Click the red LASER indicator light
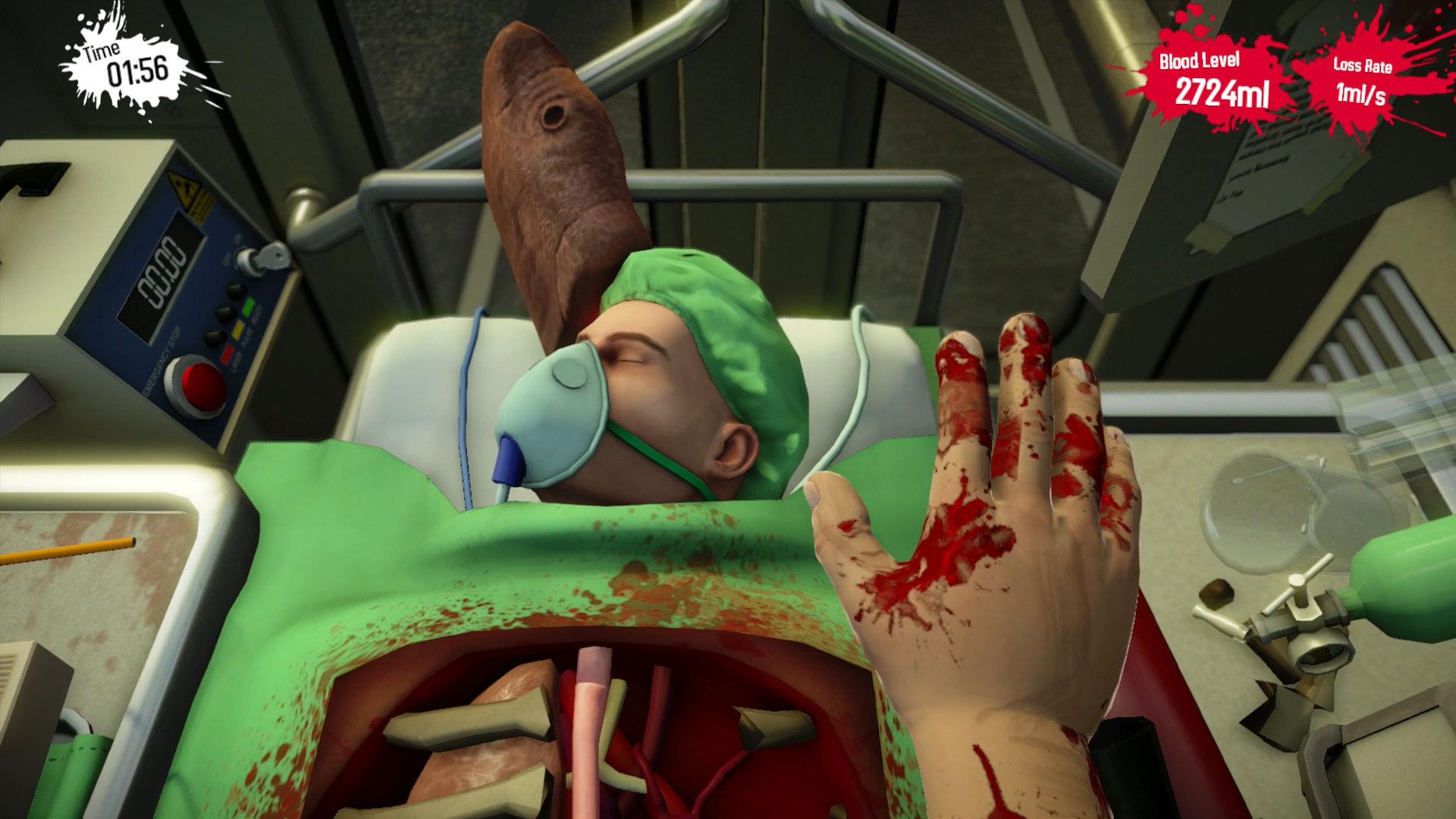This screenshot has width=1456, height=819. pos(227,353)
